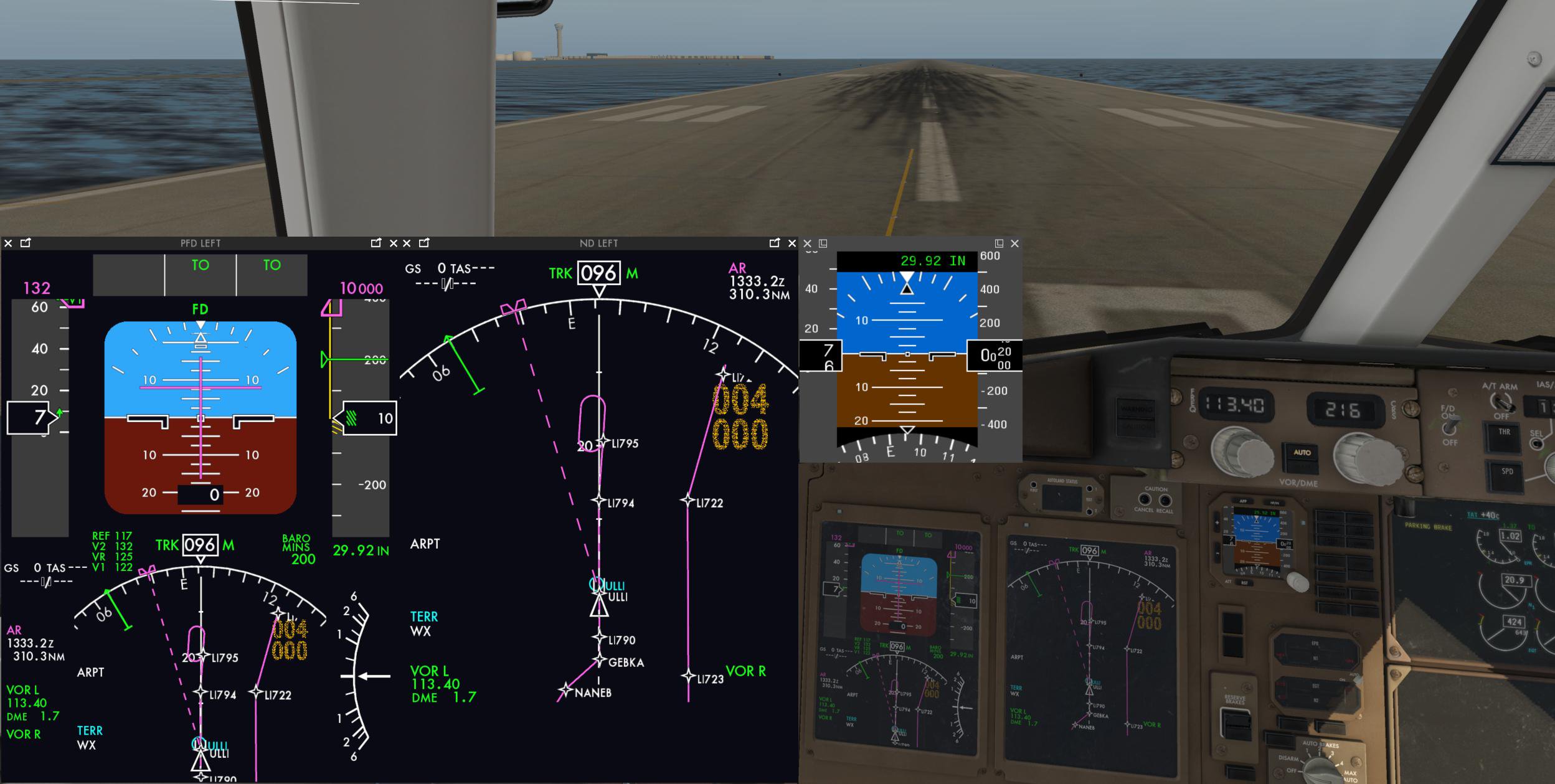Release the PARKING BRAKE lever
Viewport: 1555px width, 784px height.
coord(1429,526)
